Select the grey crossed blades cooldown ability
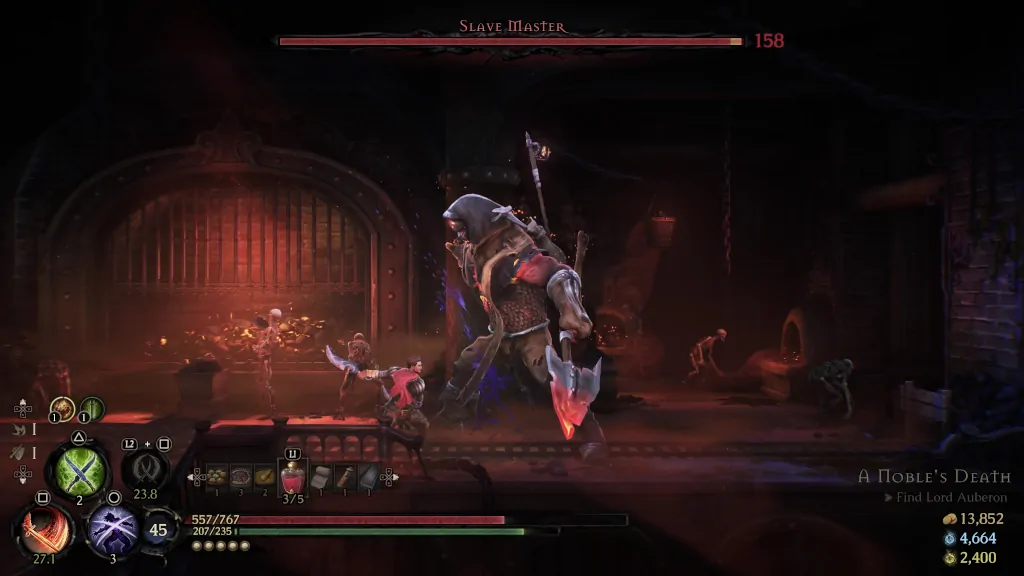Screen dimensions: 1024x576 (x=145, y=468)
